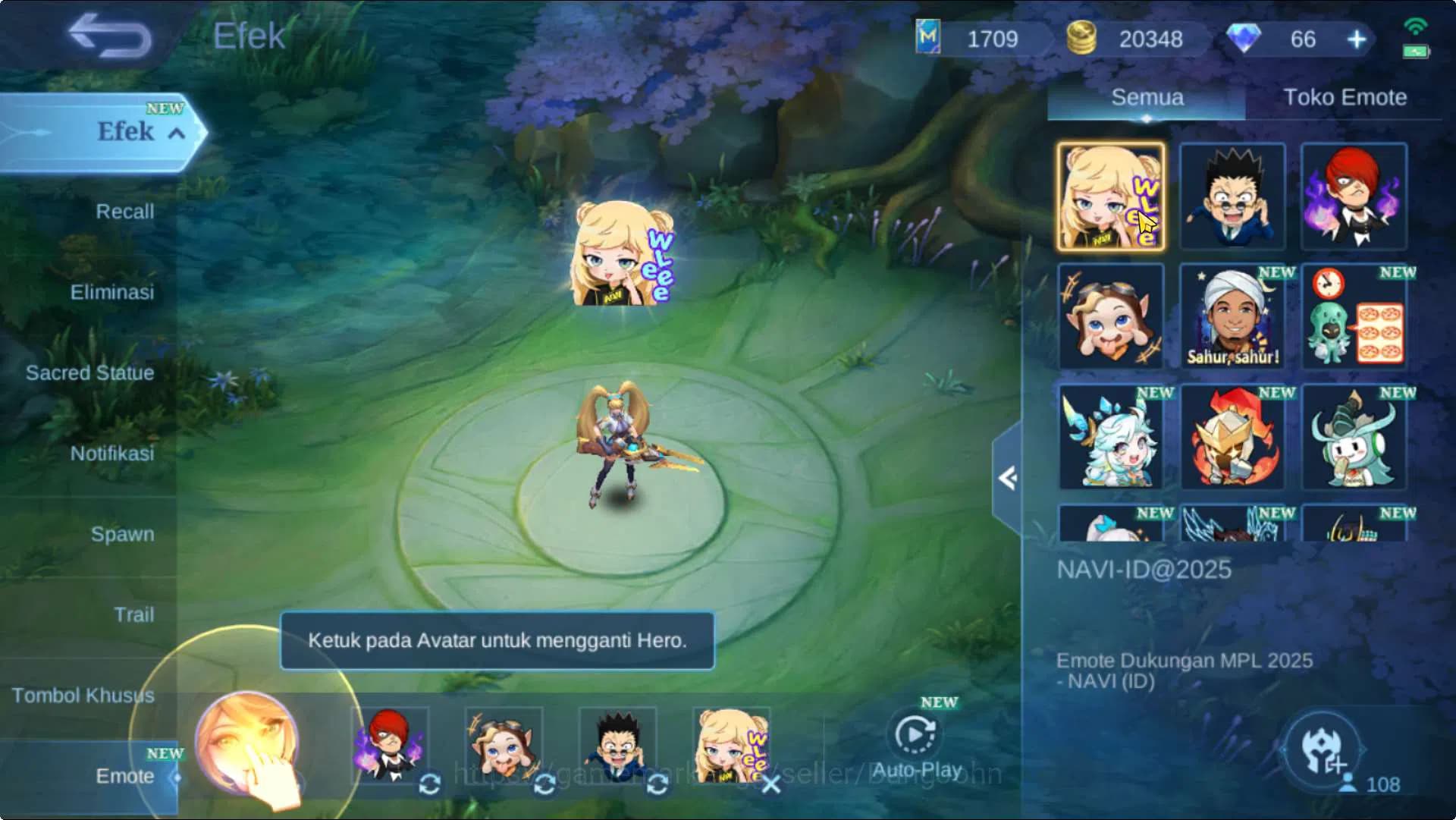This screenshot has height=820, width=1456.
Task: Click the plus button to buy diamonds
Action: click(1355, 39)
